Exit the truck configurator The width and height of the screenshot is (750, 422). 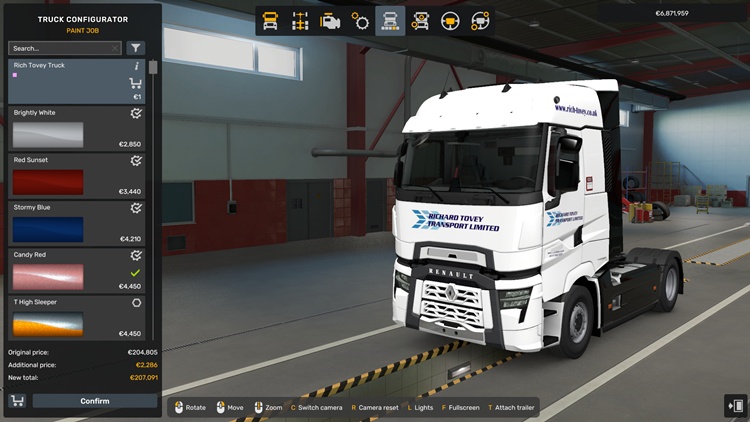735,405
